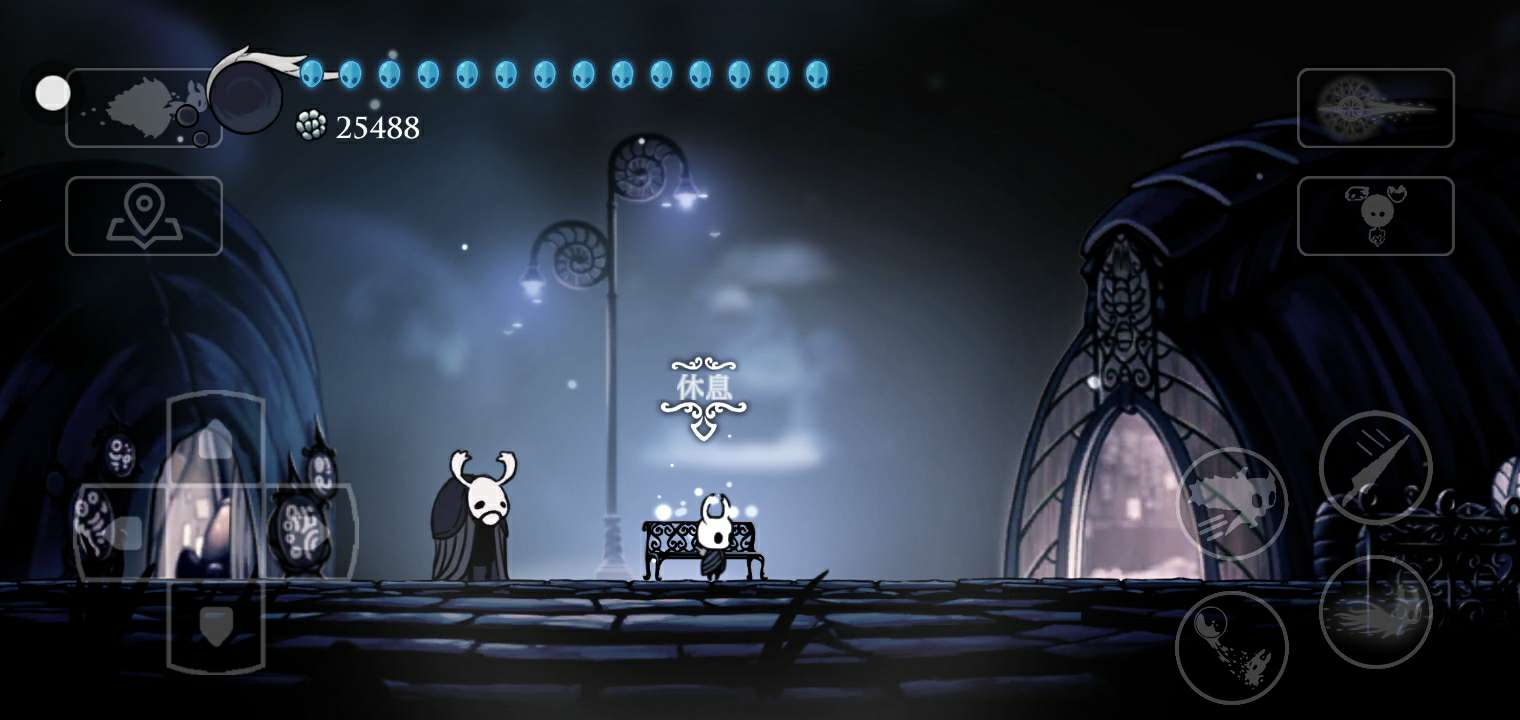Swing the nail with the attack button
Image resolution: width=1520 pixels, height=720 pixels.
point(1375,467)
